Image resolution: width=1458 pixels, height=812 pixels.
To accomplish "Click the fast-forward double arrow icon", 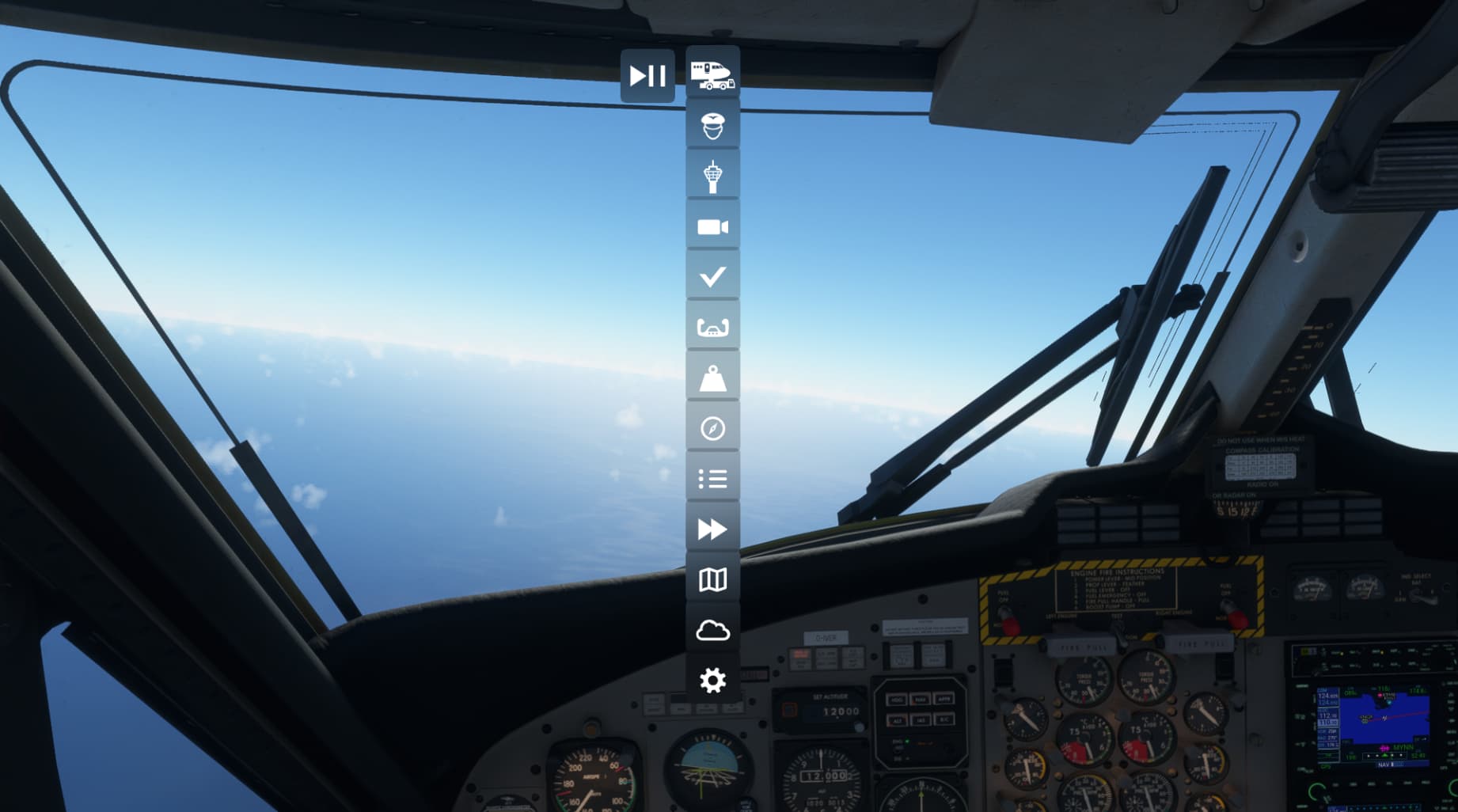I will pyautogui.click(x=712, y=529).
